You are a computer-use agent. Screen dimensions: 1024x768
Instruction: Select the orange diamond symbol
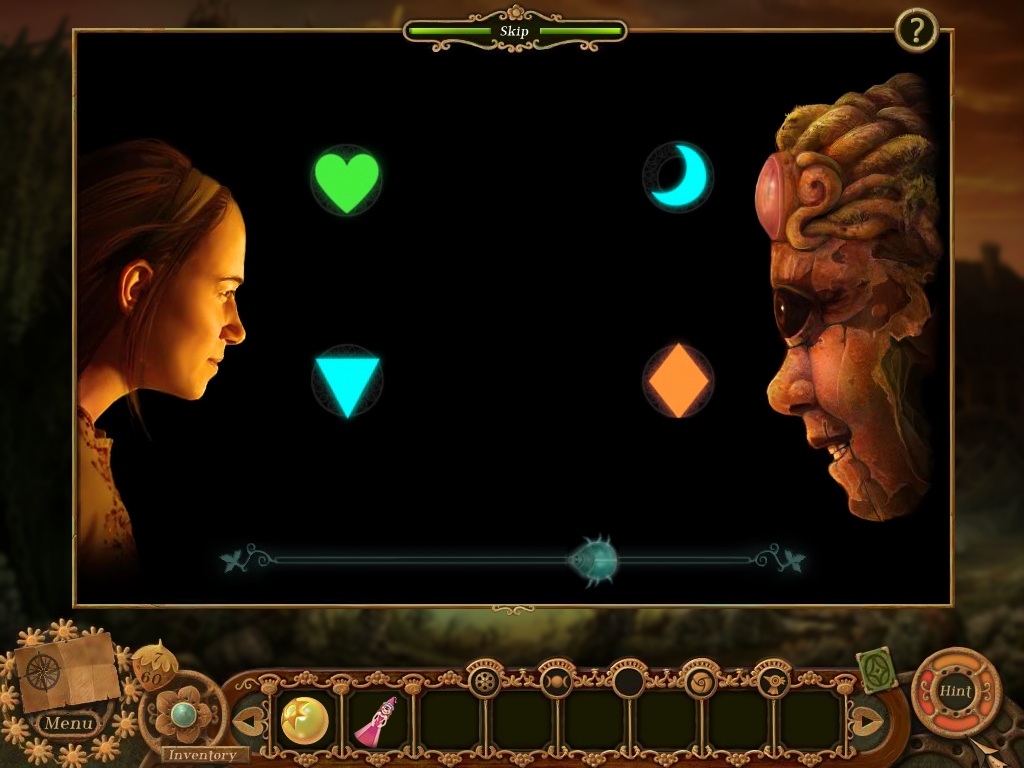[677, 381]
